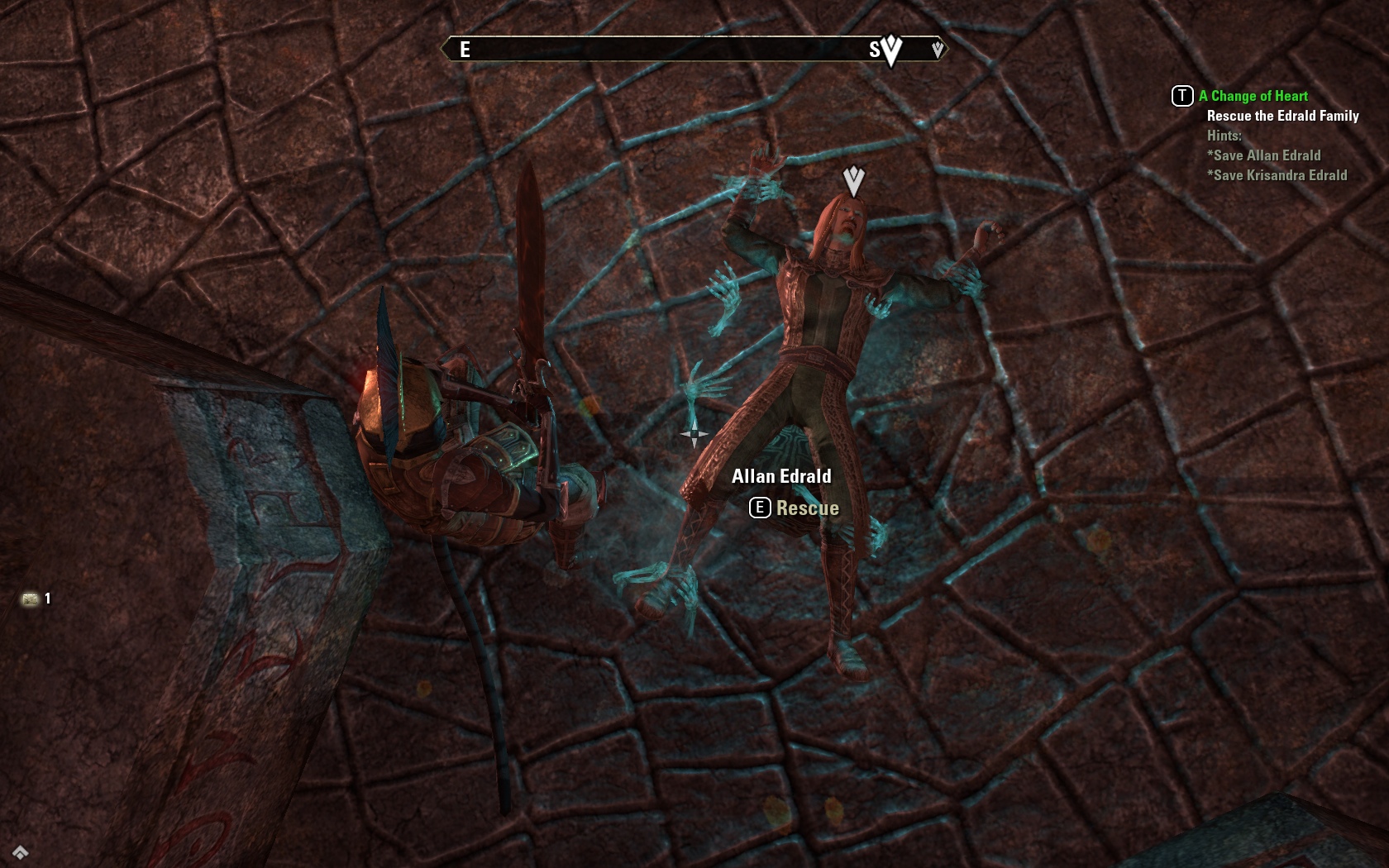Click the compass bar quest marker

890,50
